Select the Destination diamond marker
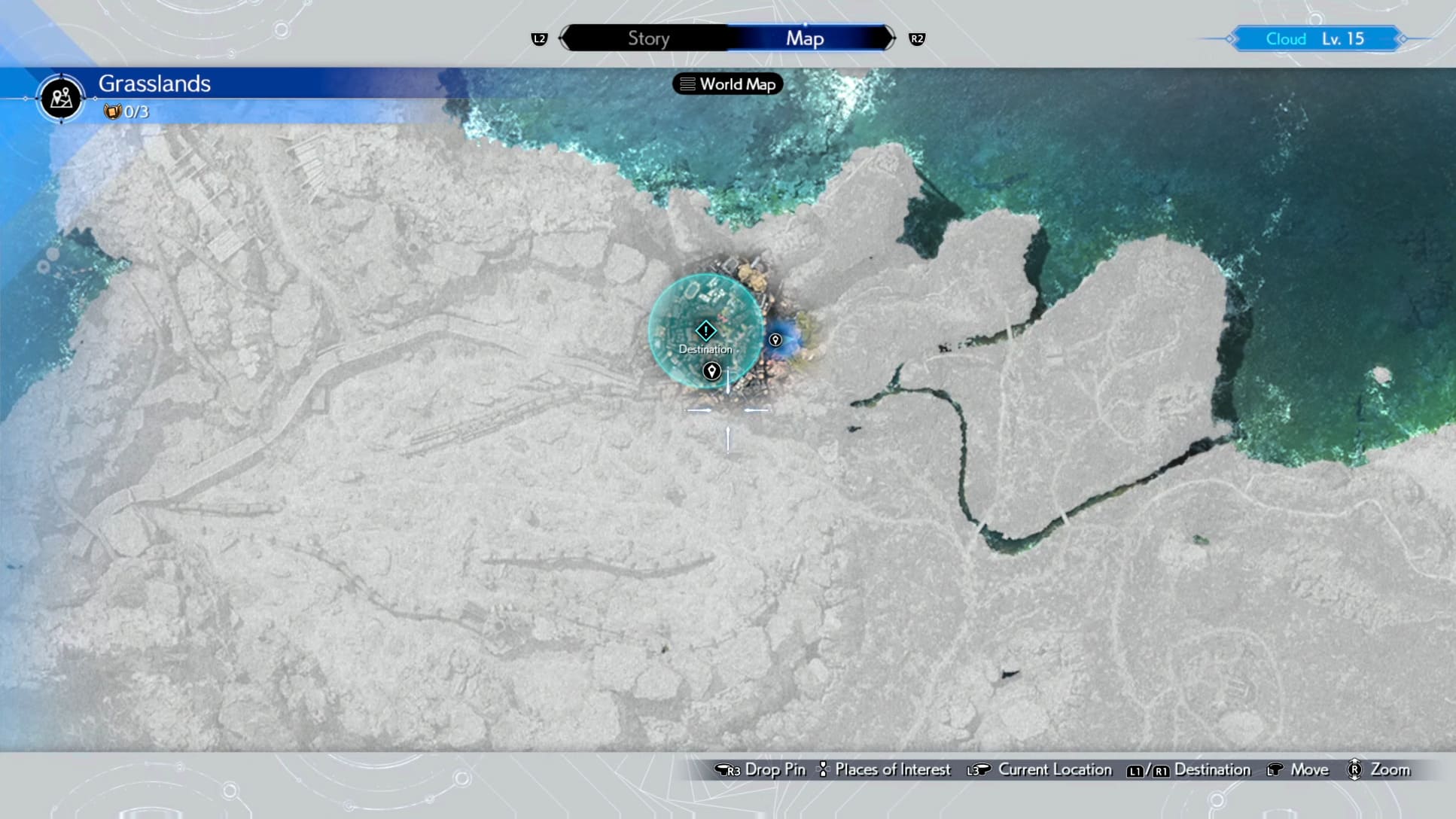1456x819 pixels. pos(705,330)
